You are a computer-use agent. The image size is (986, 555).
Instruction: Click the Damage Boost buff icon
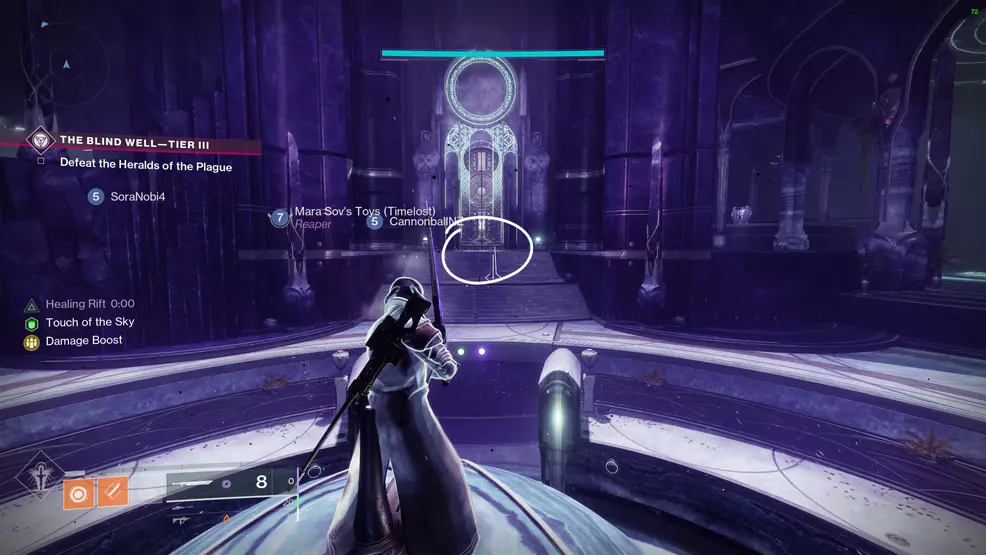click(32, 342)
